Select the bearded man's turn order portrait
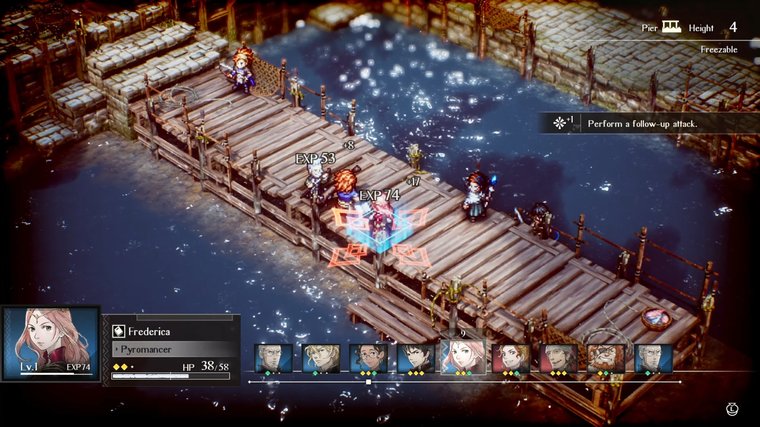The image size is (760, 427). (606, 358)
